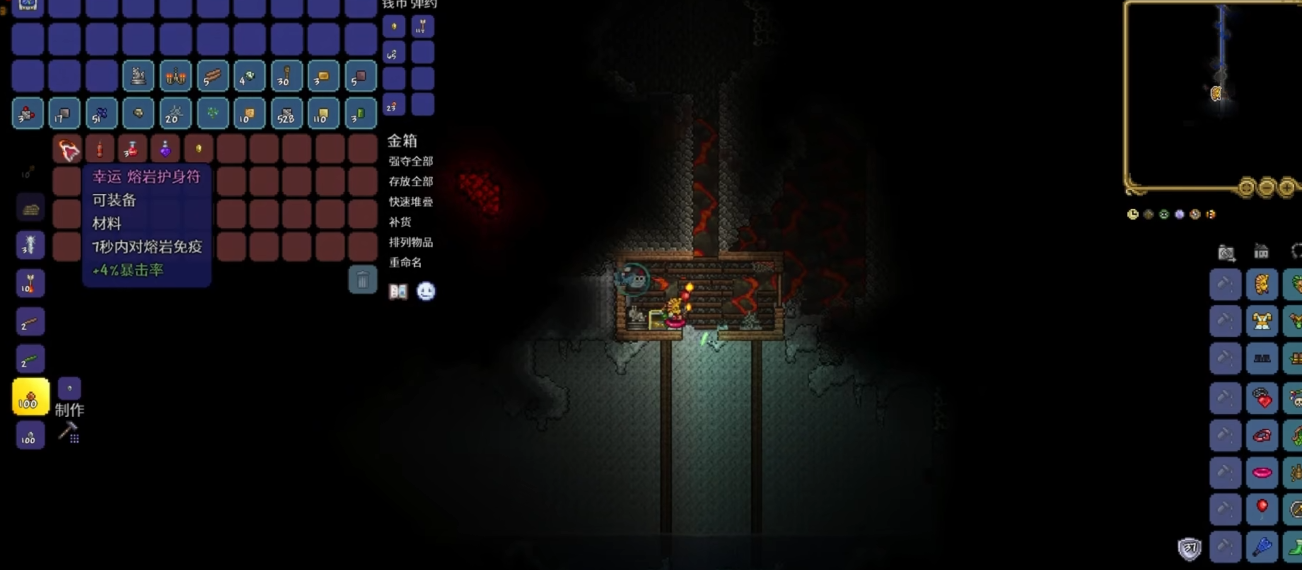1302x570 pixels.
Task: Click the defense shield icon
Action: pos(1189,548)
